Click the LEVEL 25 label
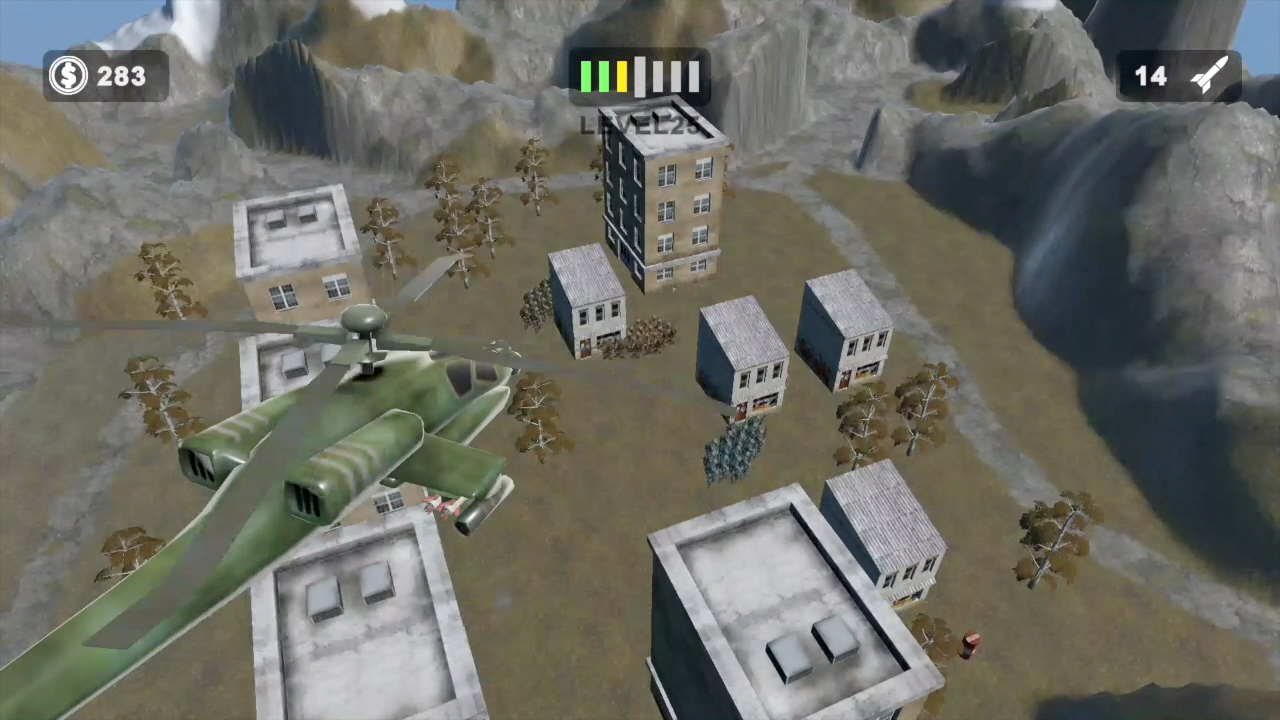The height and width of the screenshot is (720, 1280). (640, 124)
